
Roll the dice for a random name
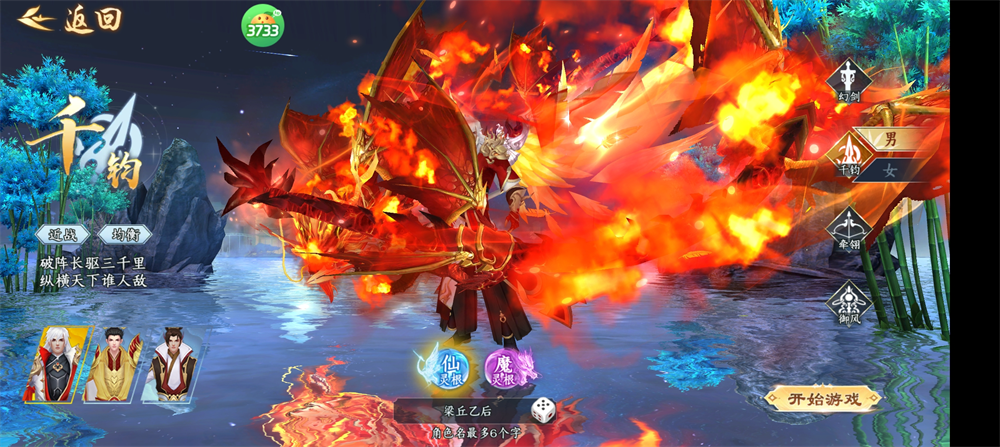[543, 408]
